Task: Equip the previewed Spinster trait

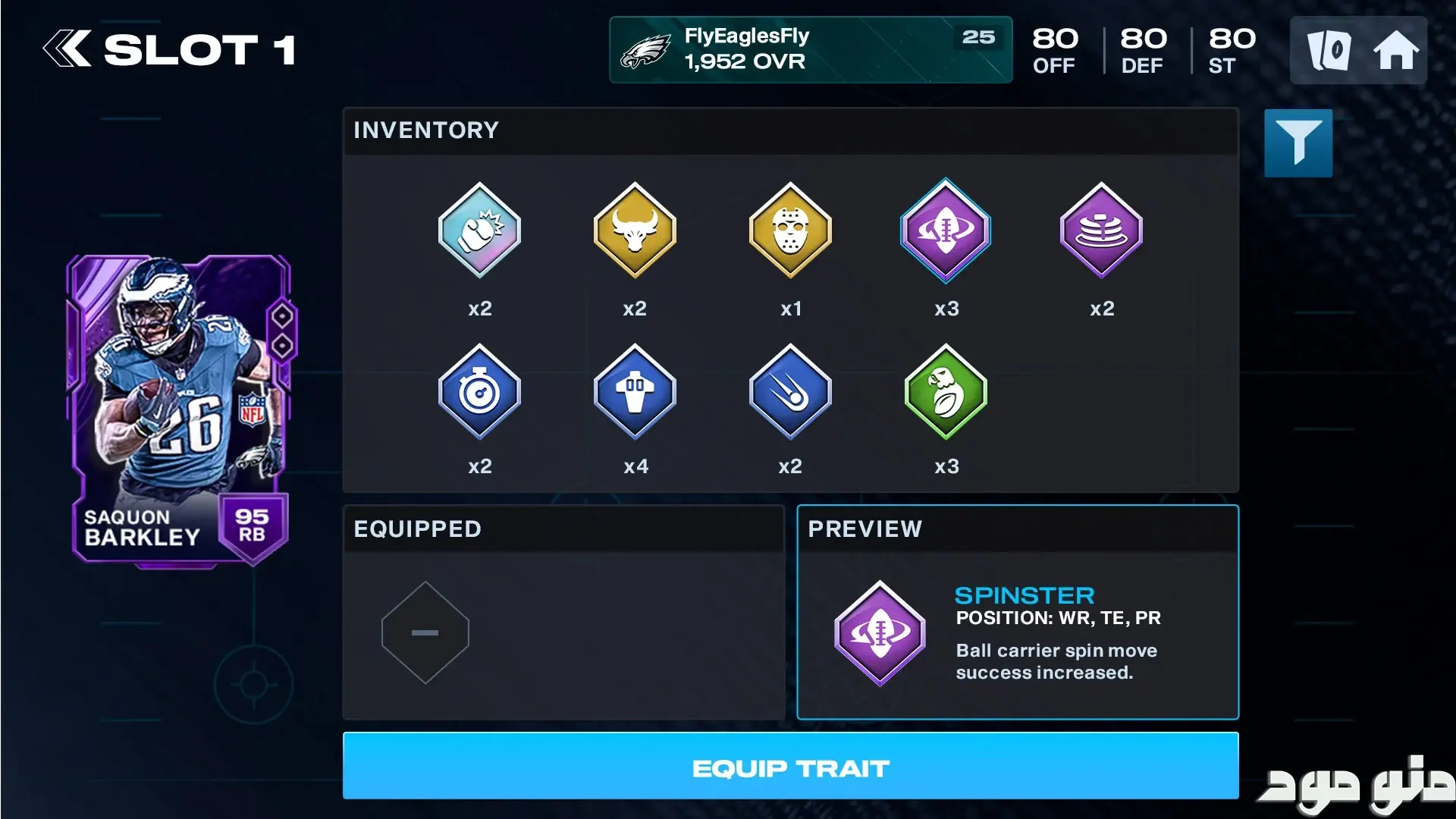Action: (x=790, y=766)
